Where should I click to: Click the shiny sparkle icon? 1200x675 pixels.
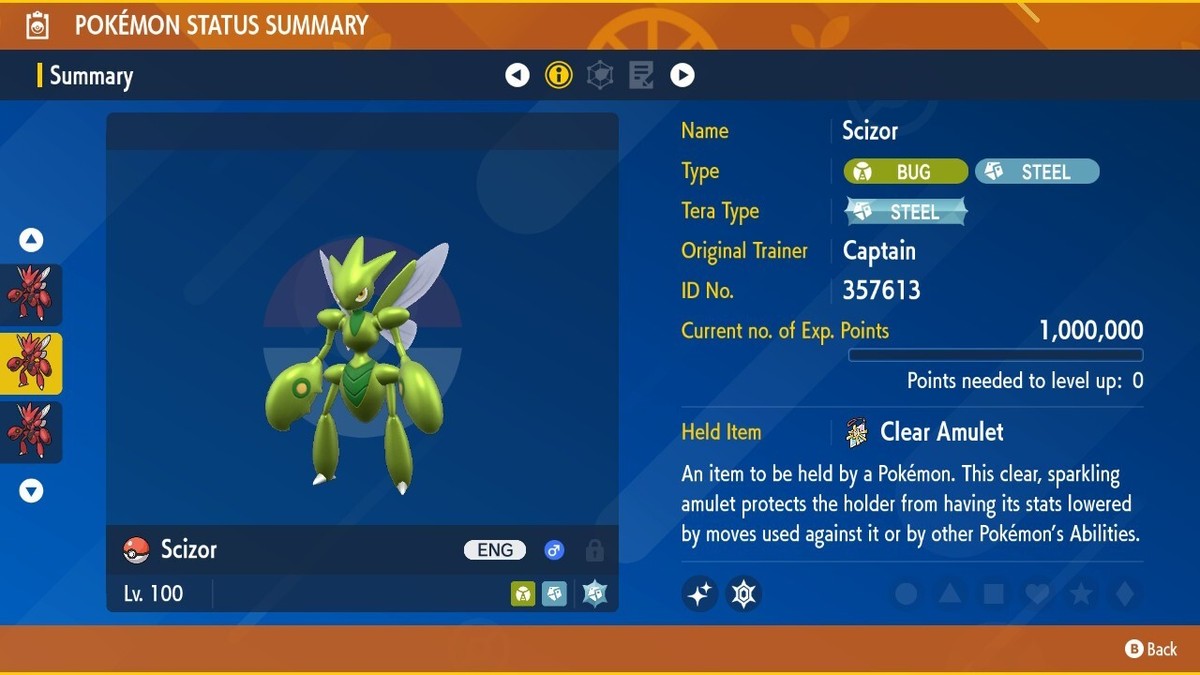(699, 594)
